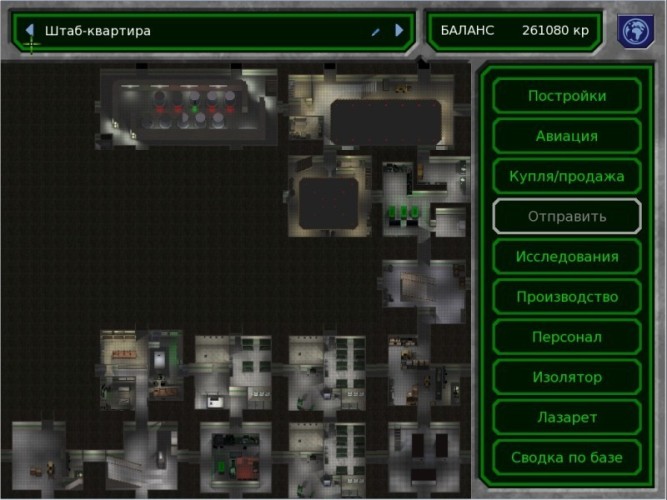667x500 pixels.
Task: Go to the Авиация screen
Action: point(566,136)
